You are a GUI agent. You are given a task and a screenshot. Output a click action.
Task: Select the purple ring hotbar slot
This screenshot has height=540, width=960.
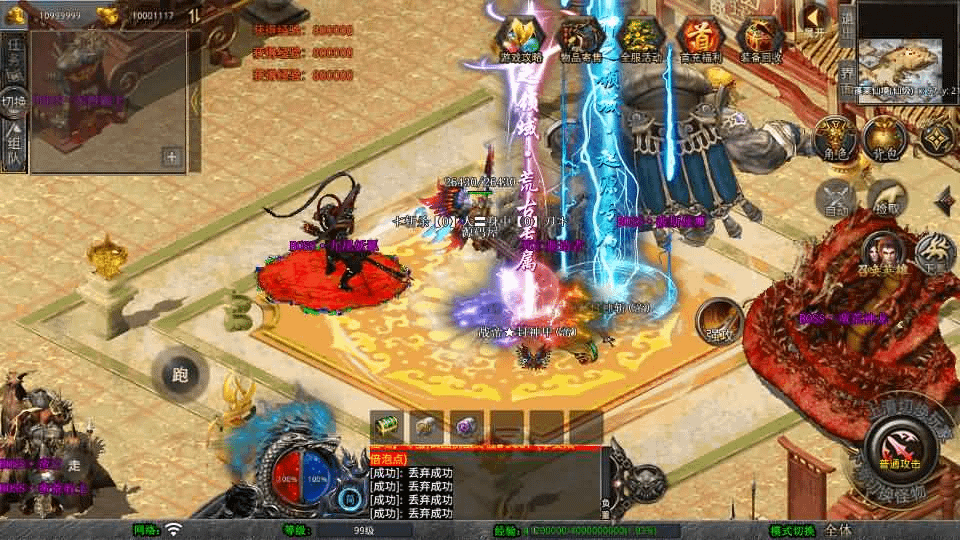466,427
